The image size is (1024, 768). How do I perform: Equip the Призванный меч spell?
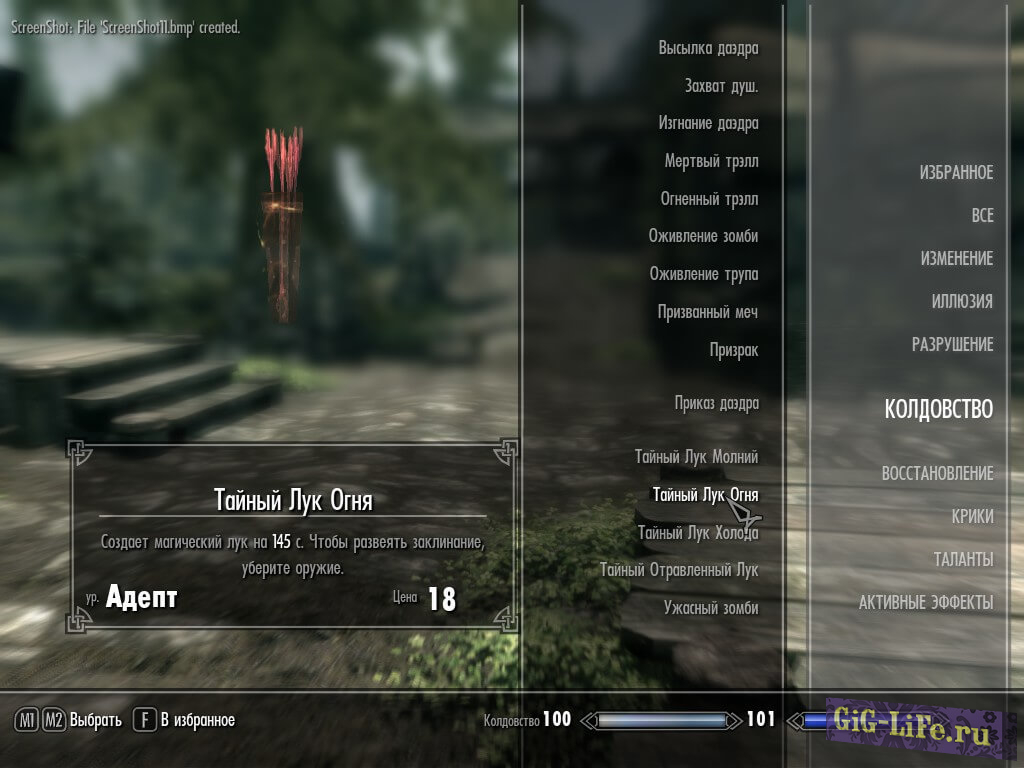(x=707, y=312)
